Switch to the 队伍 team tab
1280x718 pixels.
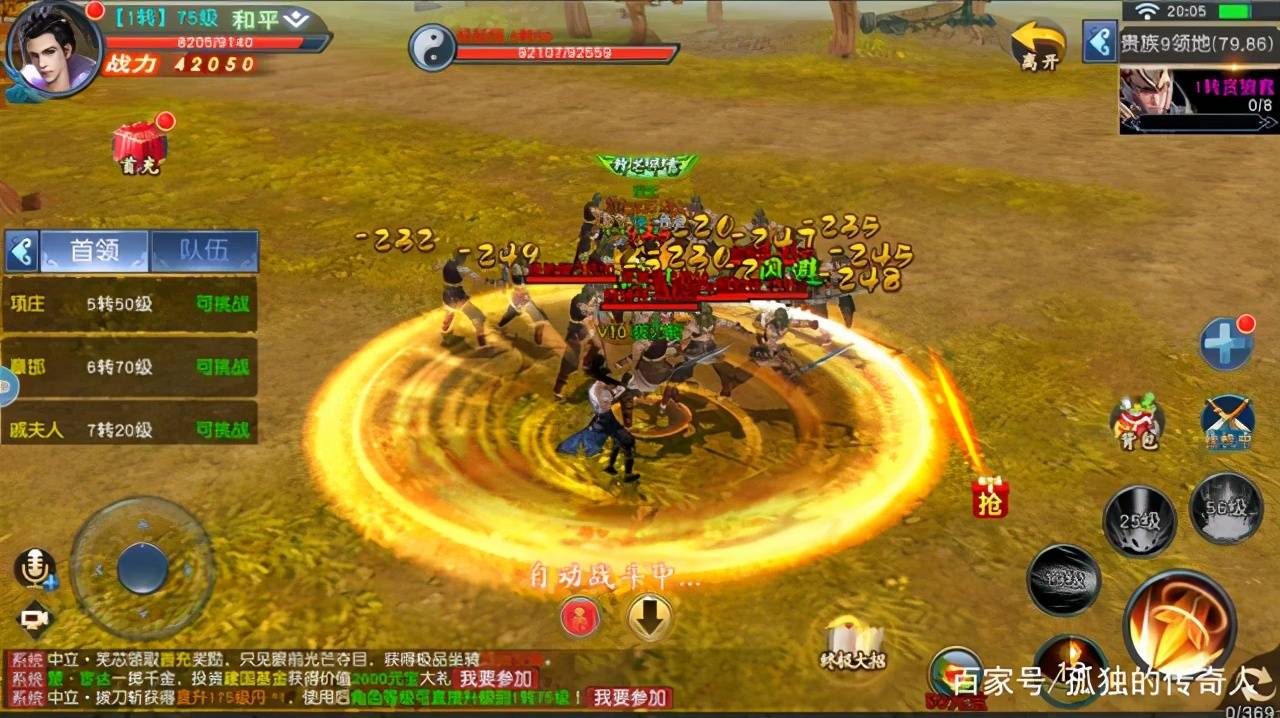click(x=204, y=251)
